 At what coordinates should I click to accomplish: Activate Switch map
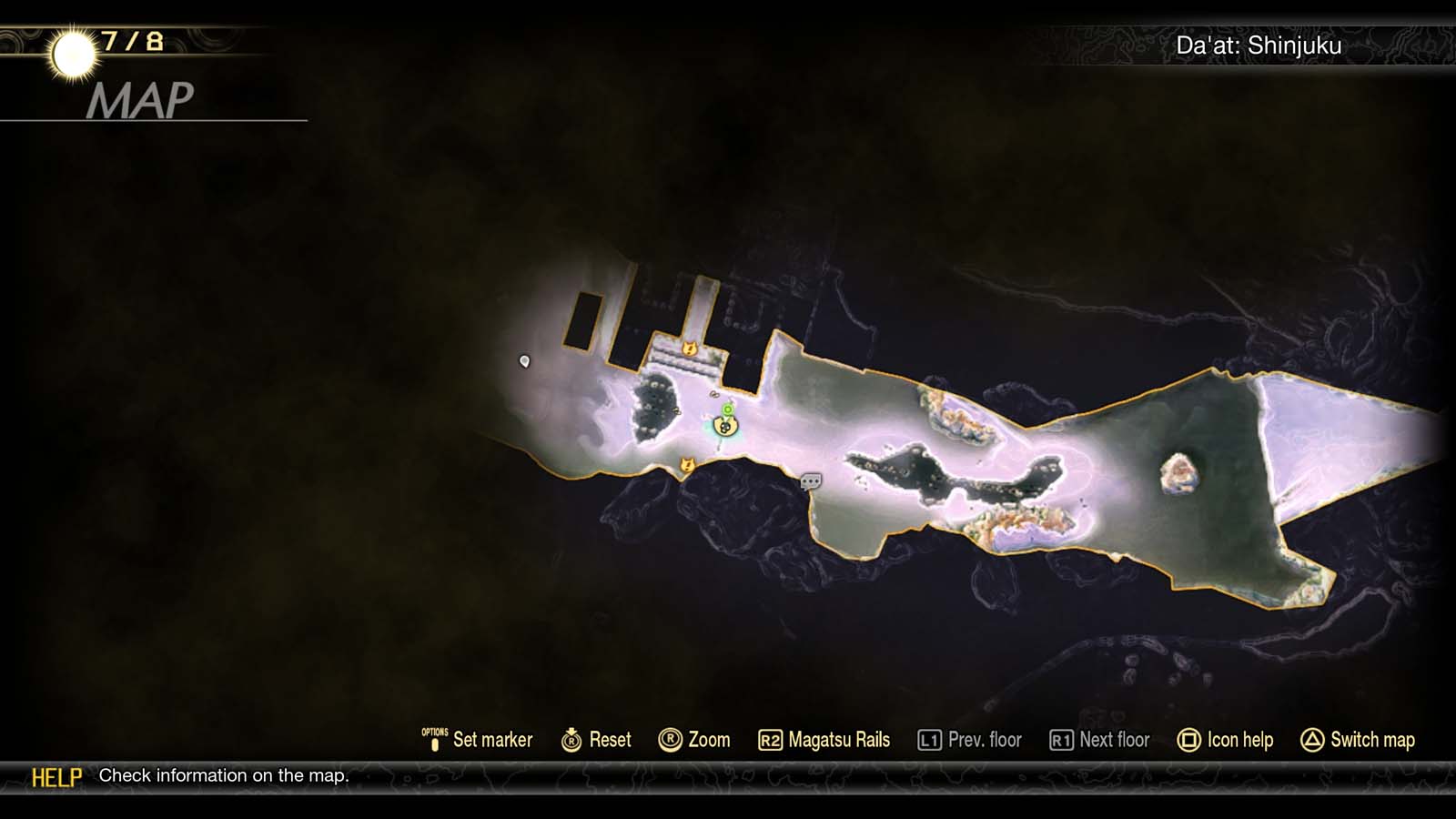click(x=1370, y=740)
